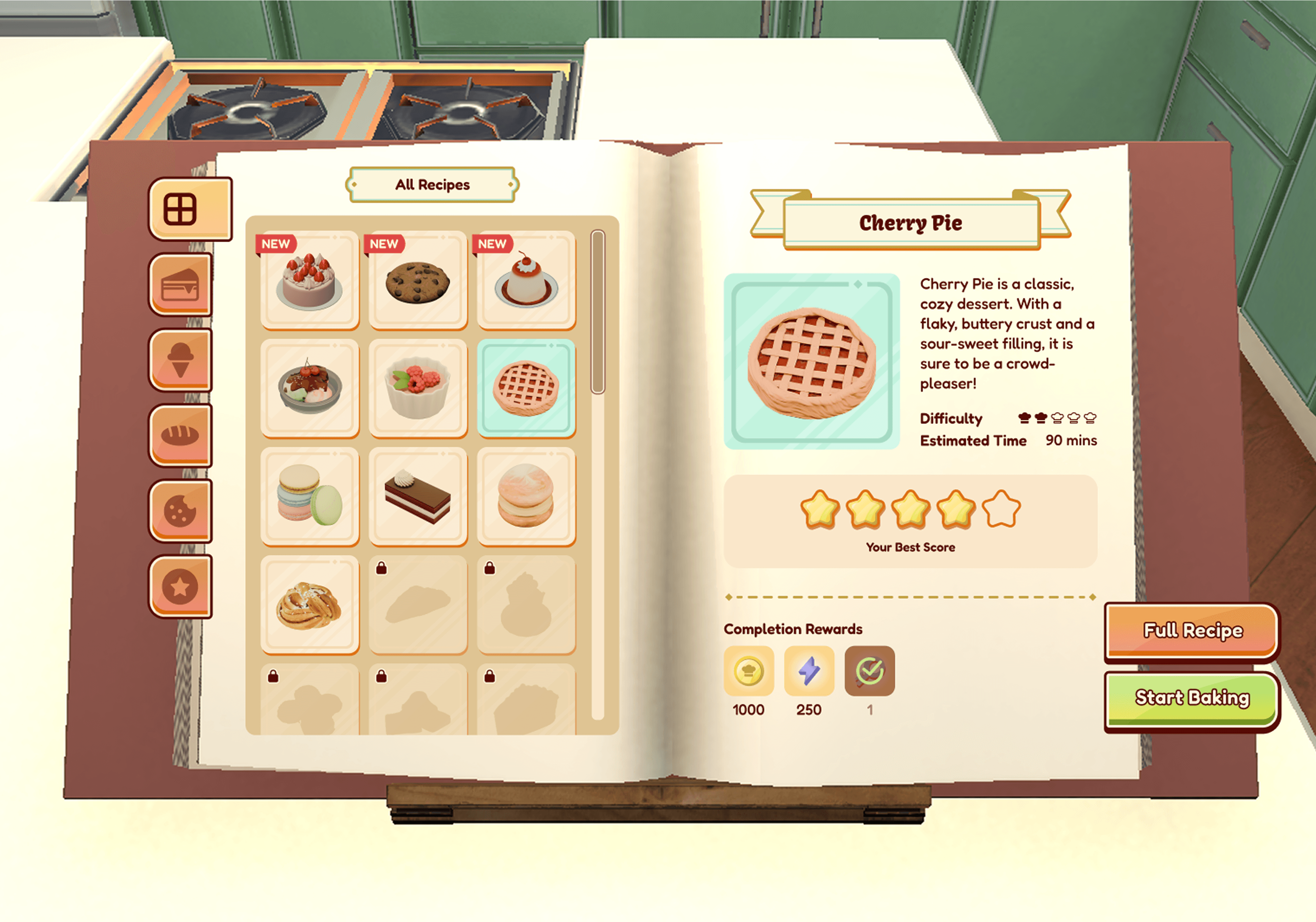Choose the raspberry cup dessert recipe
The image size is (1316, 922).
pos(418,389)
